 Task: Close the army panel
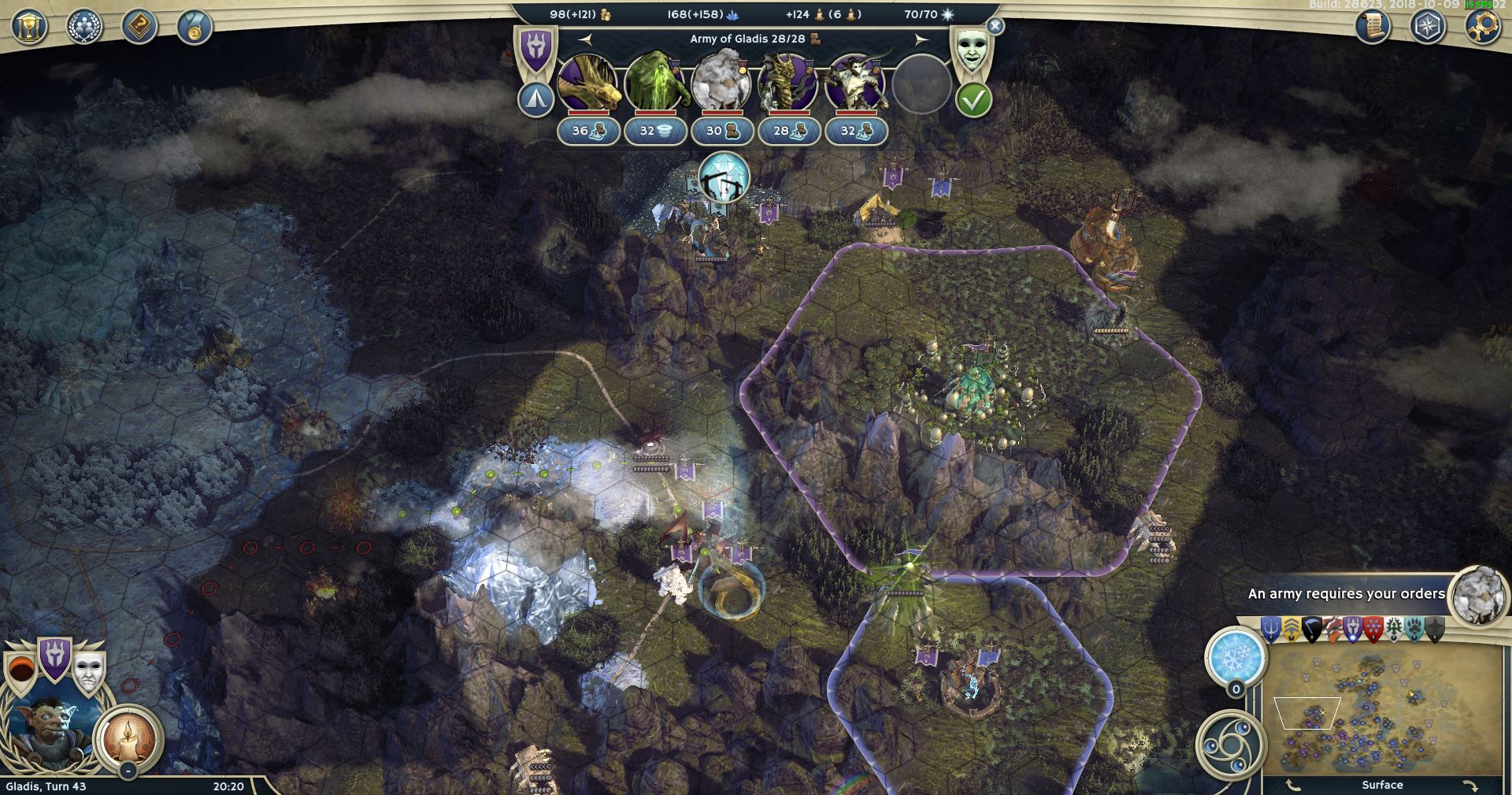click(995, 26)
